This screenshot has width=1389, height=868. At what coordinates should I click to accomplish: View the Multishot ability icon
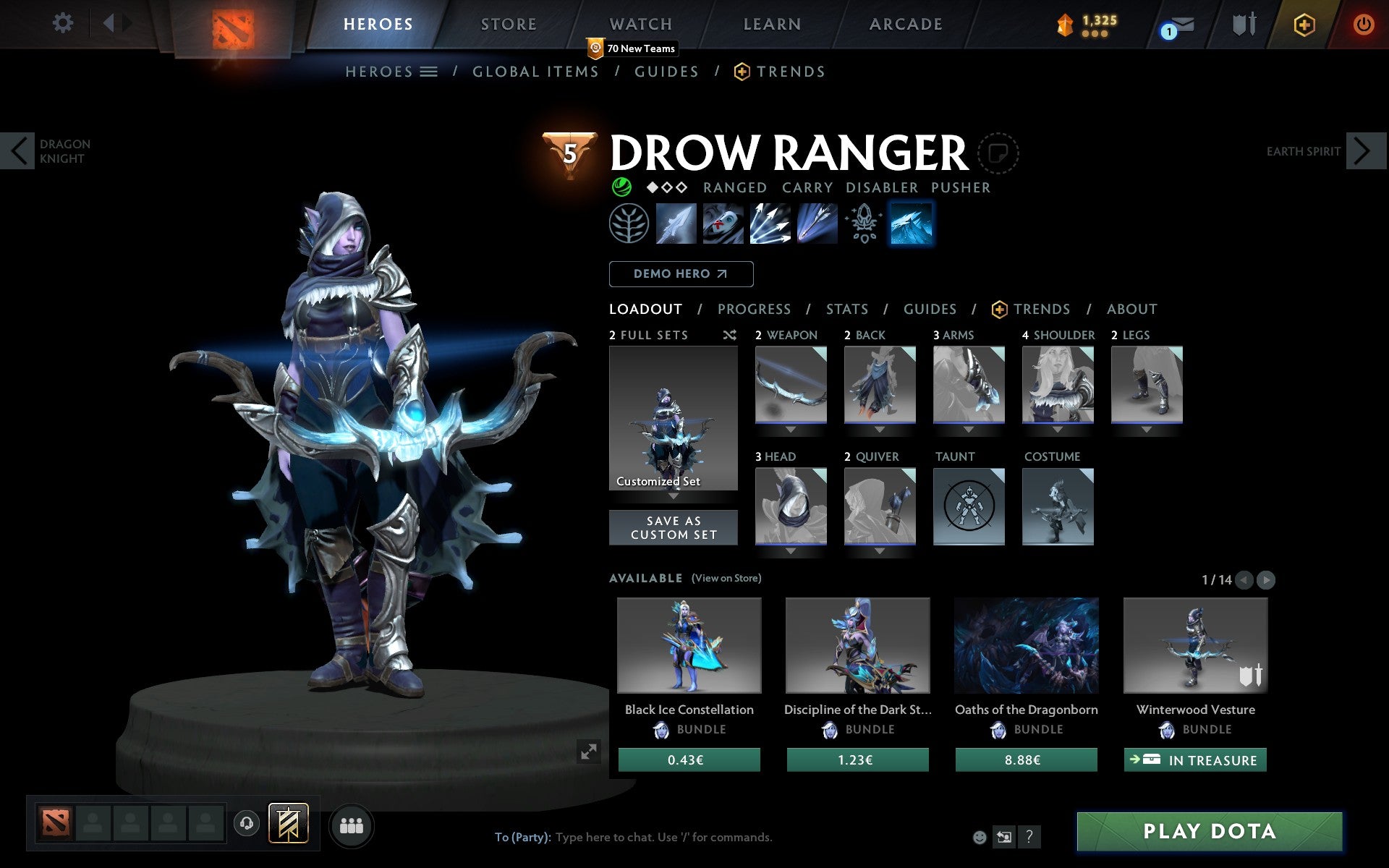(x=769, y=224)
